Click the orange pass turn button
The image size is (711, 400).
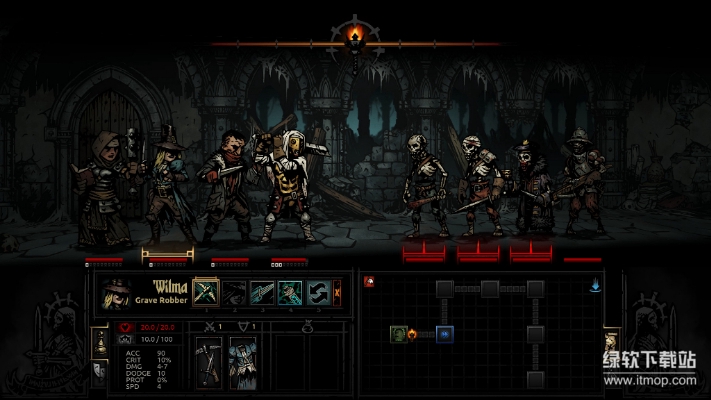338,293
